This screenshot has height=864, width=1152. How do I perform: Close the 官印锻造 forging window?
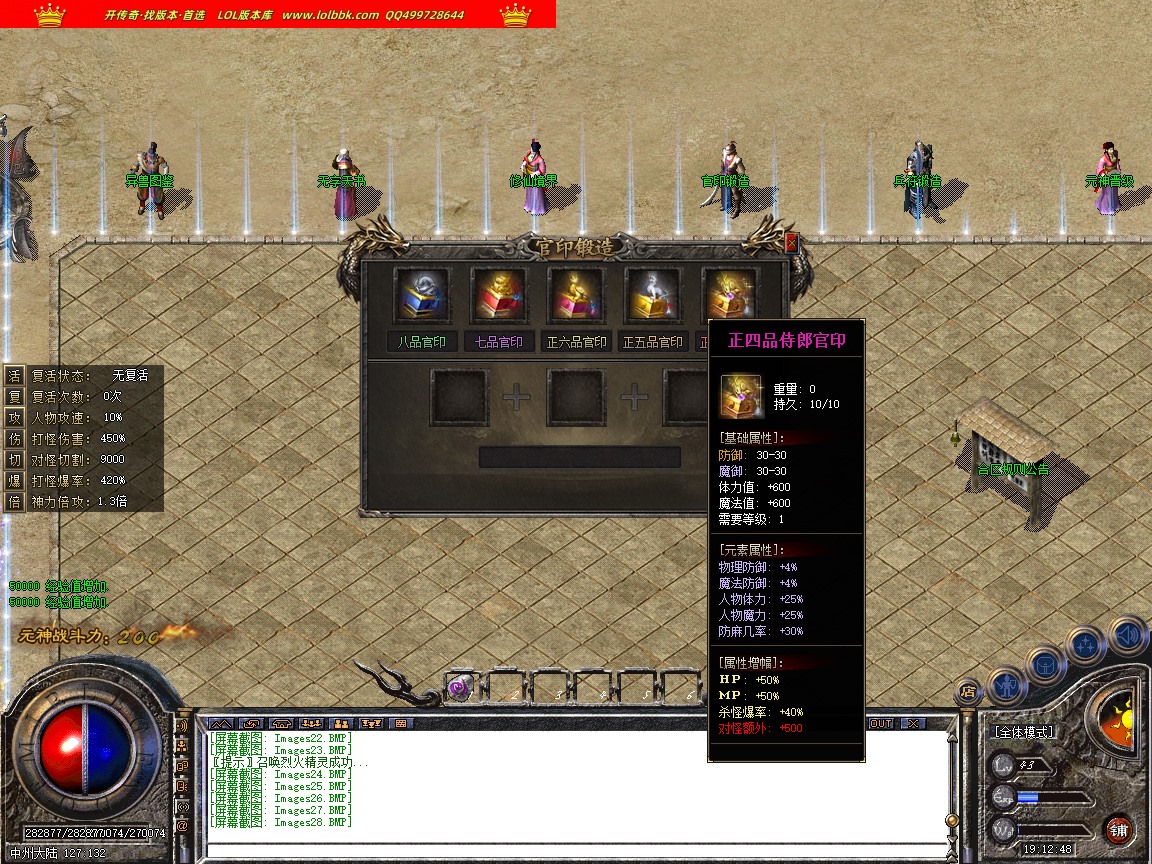pos(792,242)
